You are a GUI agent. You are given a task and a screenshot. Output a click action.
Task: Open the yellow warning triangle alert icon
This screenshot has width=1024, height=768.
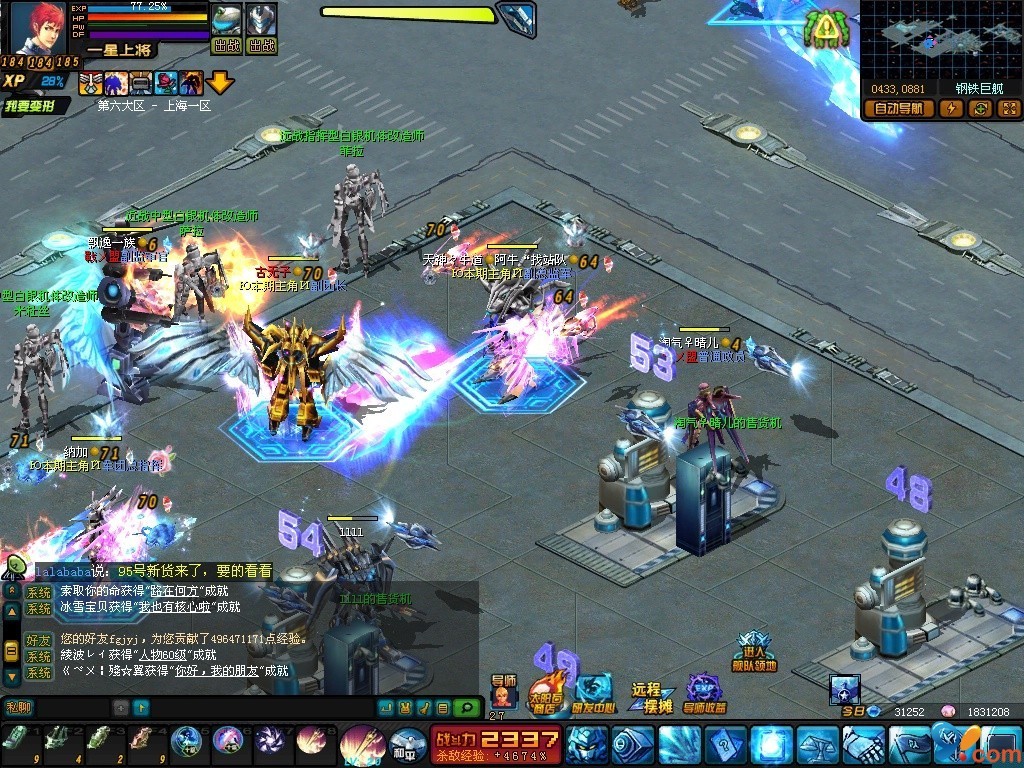tap(826, 30)
